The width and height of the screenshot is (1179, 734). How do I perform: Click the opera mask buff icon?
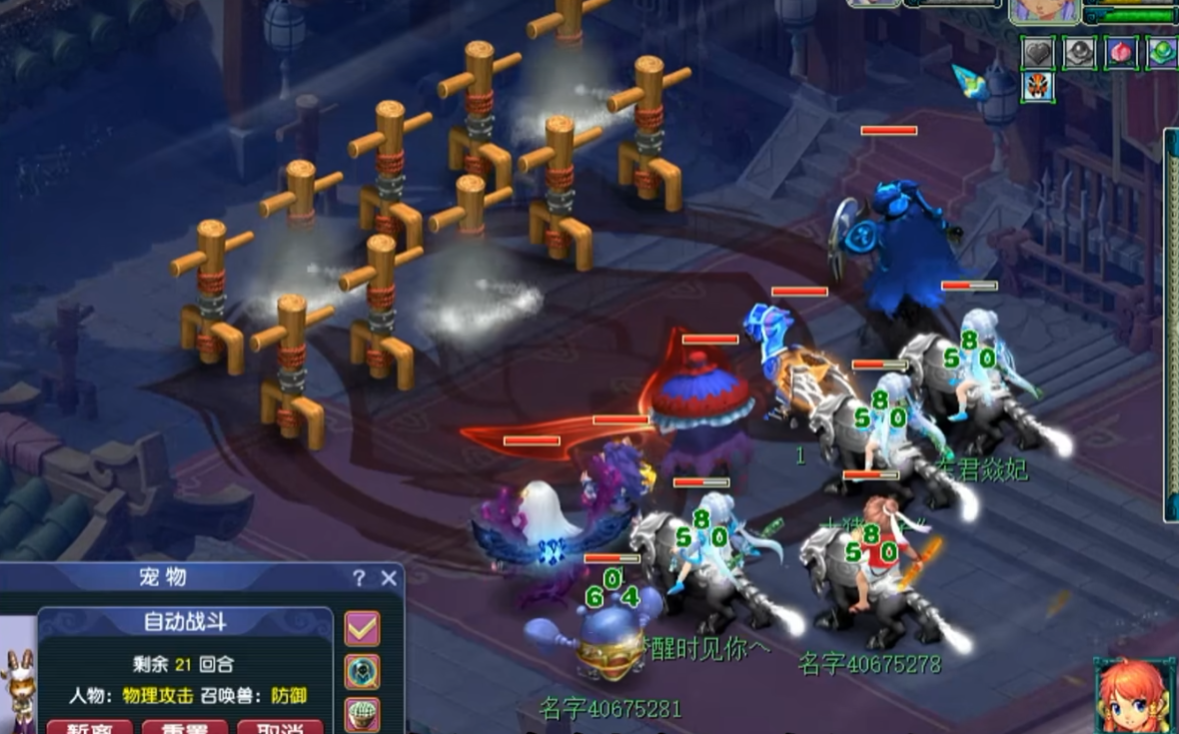click(x=1038, y=87)
